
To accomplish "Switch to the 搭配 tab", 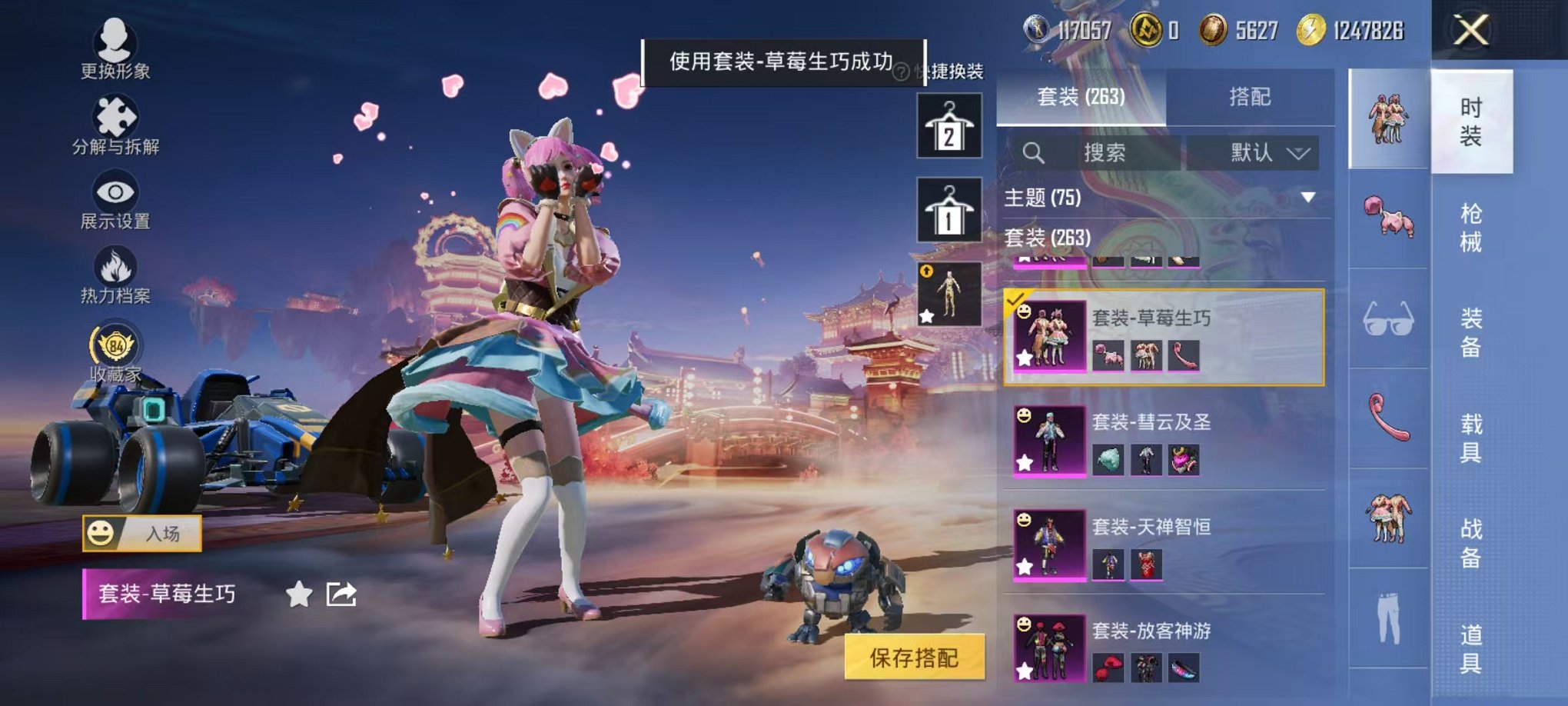I will coord(1249,95).
